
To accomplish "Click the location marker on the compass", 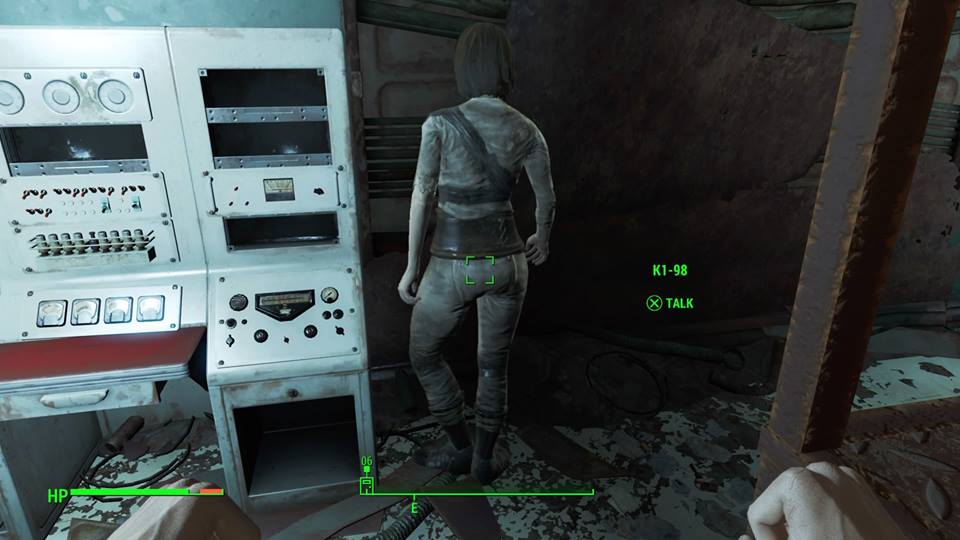I will tap(367, 484).
